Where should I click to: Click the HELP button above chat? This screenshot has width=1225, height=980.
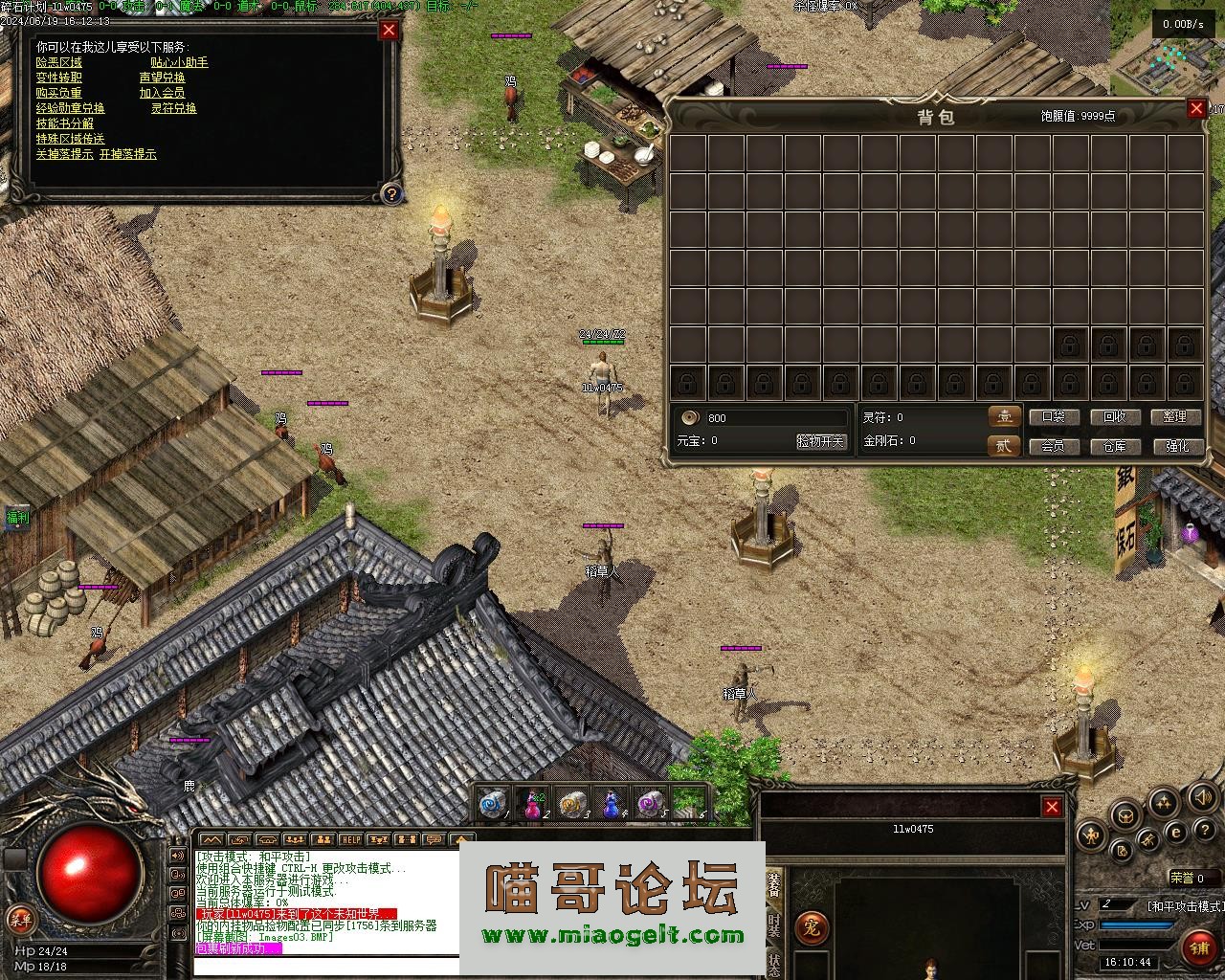(351, 839)
